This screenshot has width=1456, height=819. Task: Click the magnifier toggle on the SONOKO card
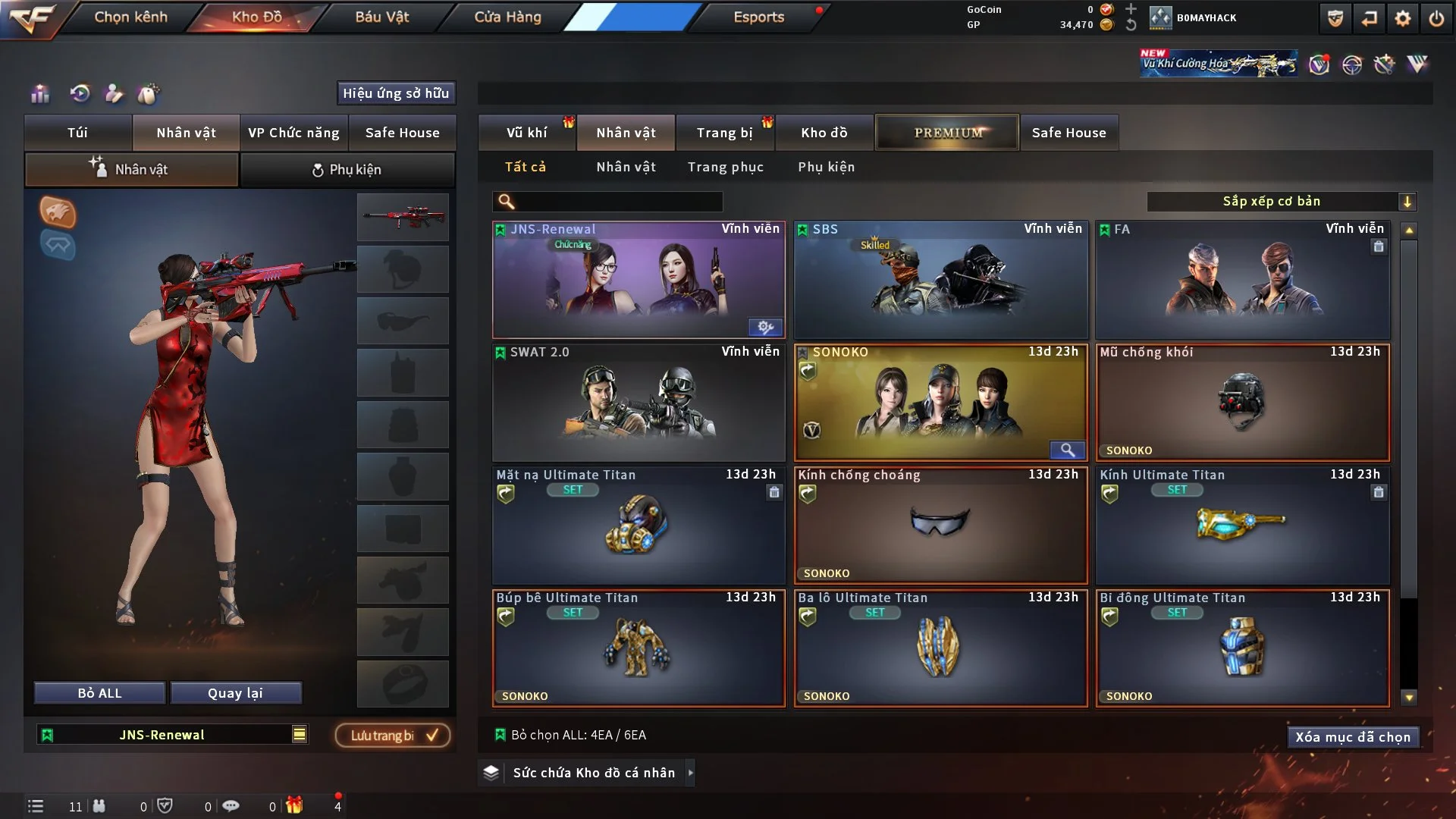pos(1068,450)
